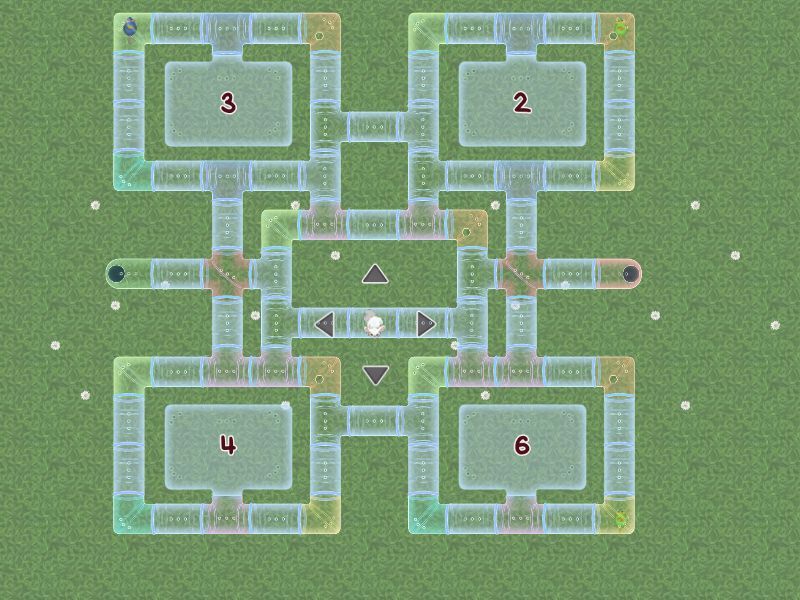Click the down arrow below the hamster
800x600 pixels.
point(375,375)
